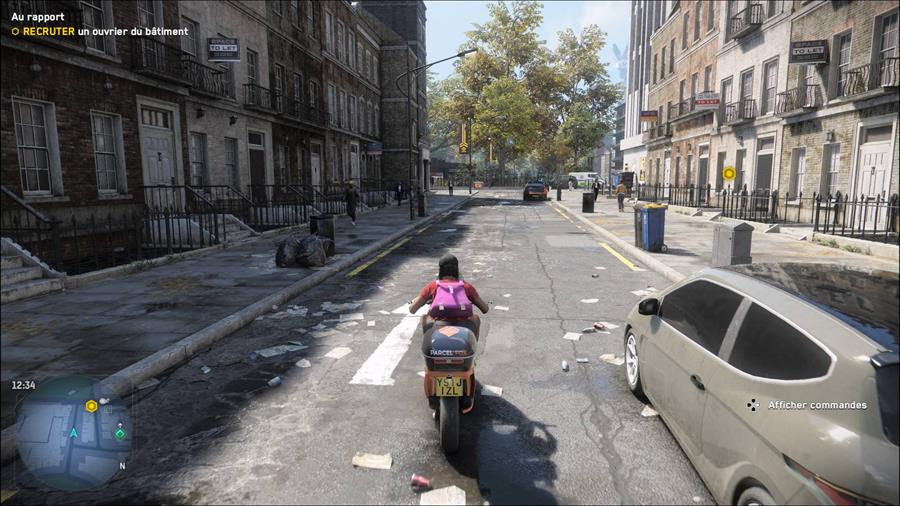Click the cyan player arrow on the minimap
The height and width of the screenshot is (506, 900).
pyautogui.click(x=73, y=433)
